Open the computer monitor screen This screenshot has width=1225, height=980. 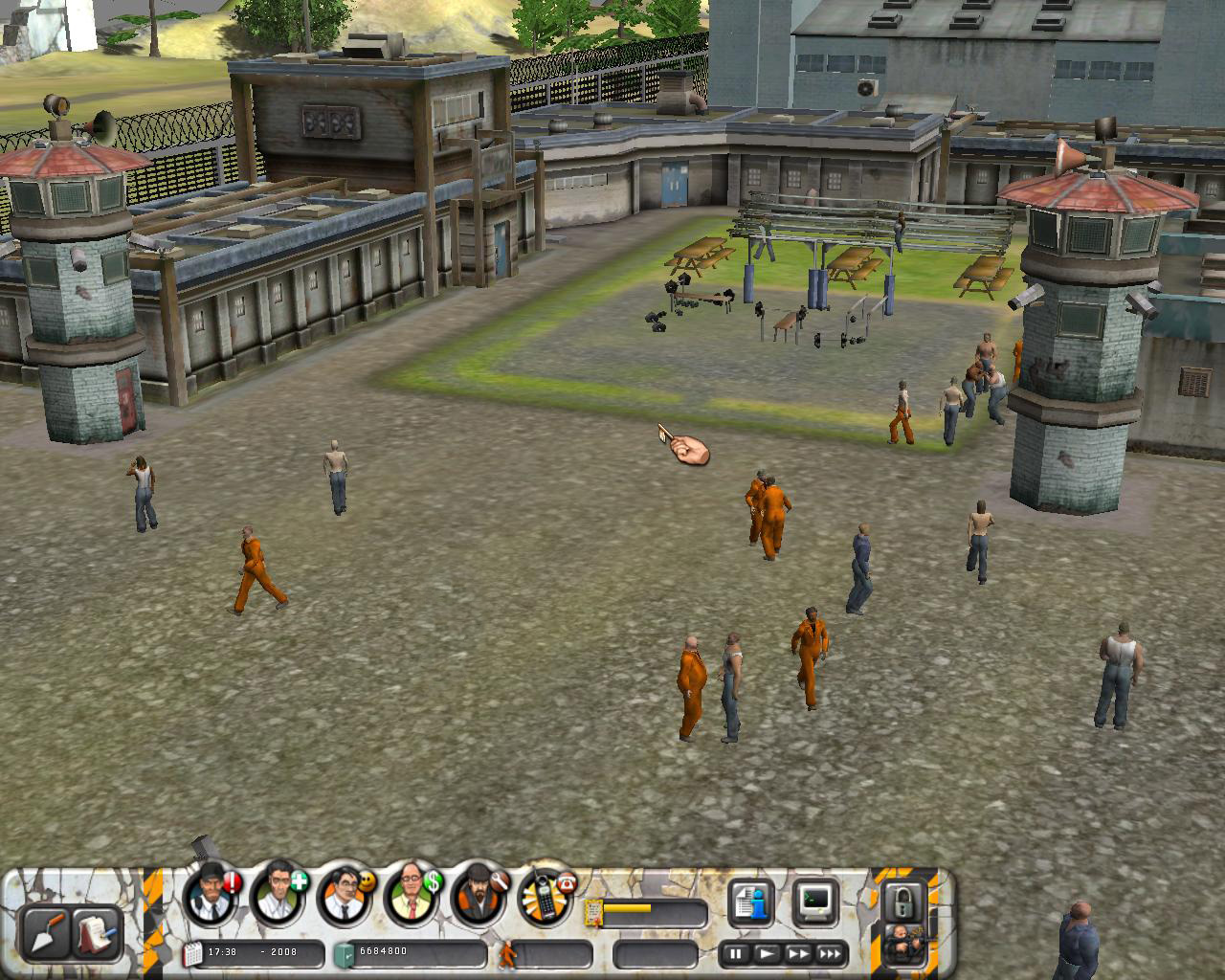coord(815,903)
